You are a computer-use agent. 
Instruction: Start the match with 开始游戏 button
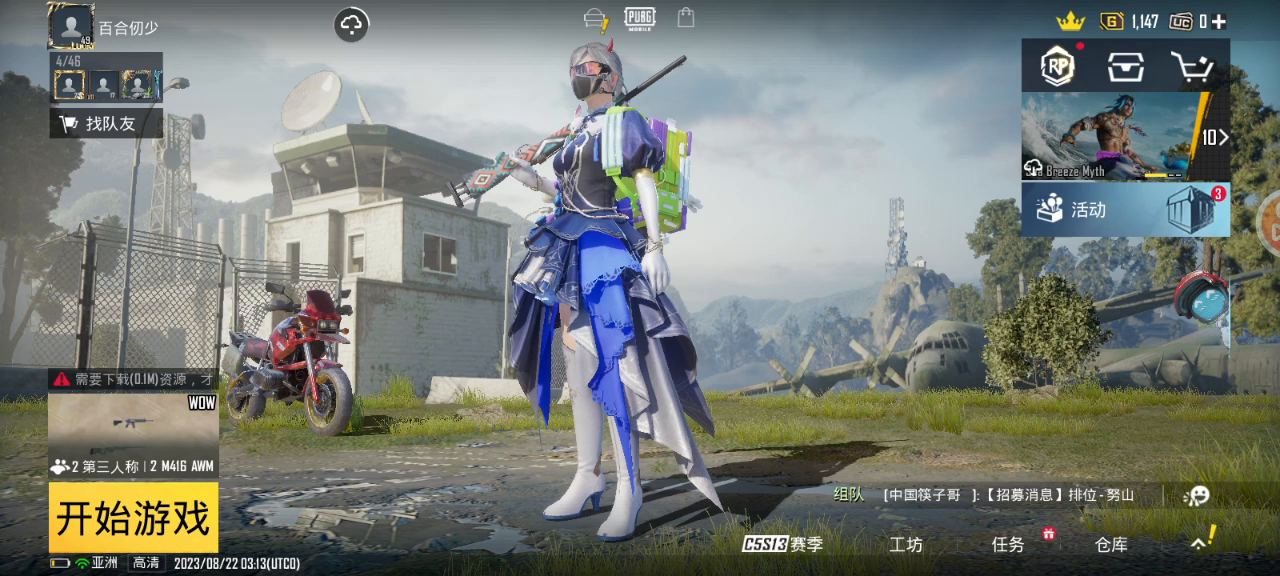pyautogui.click(x=133, y=518)
